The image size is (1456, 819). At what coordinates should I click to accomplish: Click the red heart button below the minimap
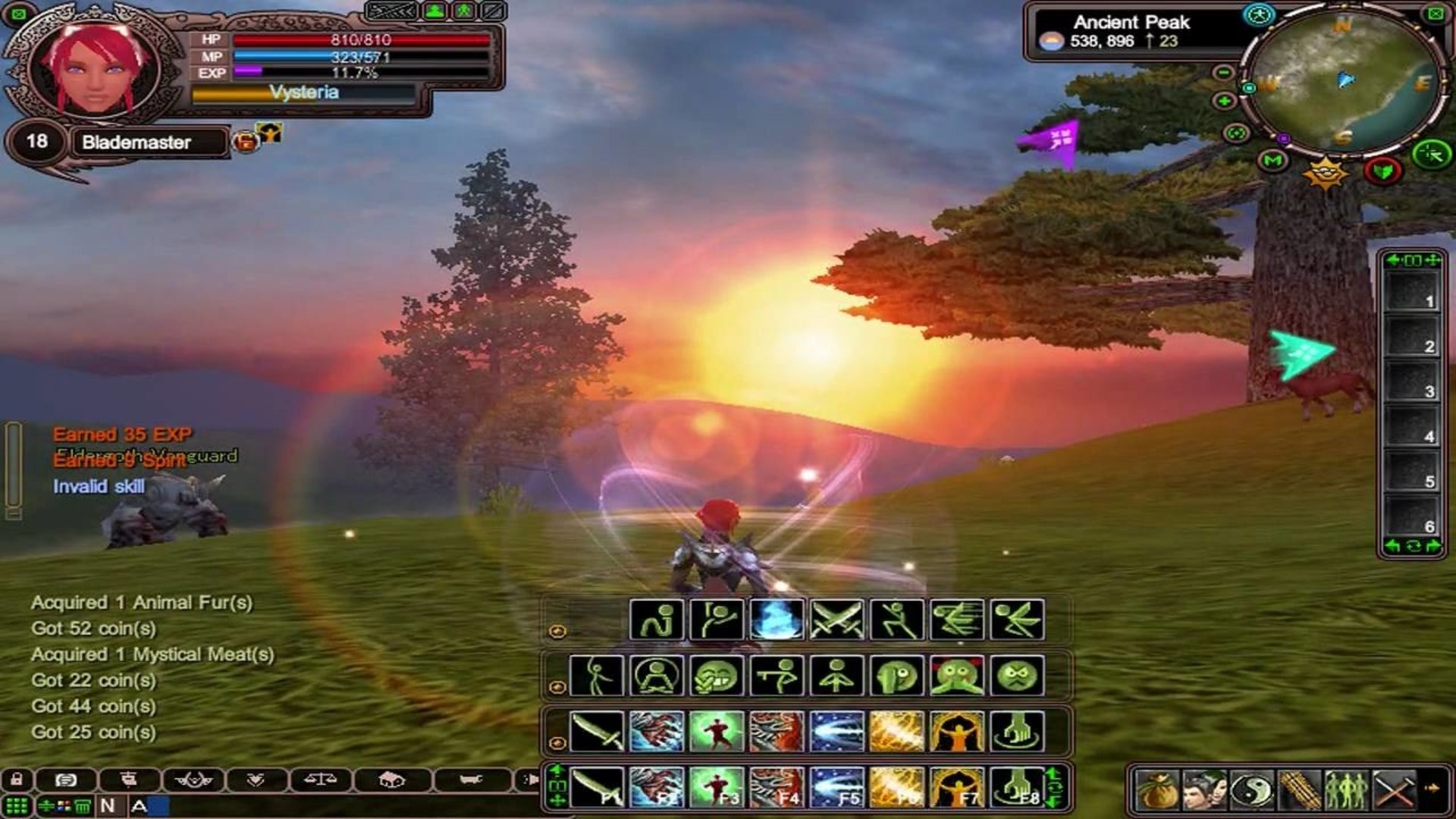[1382, 171]
